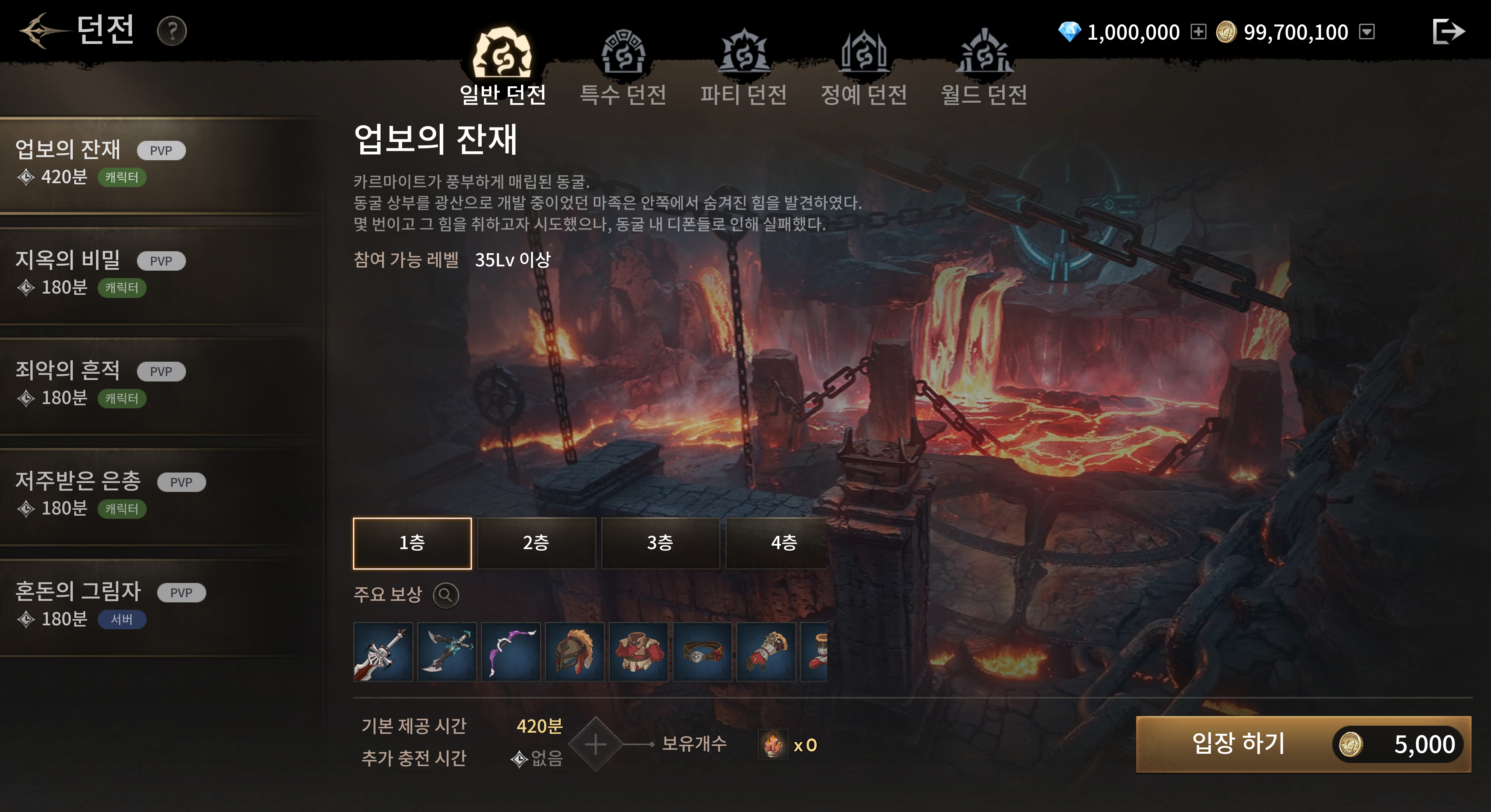This screenshot has height=812, width=1491.
Task: Choose floor 3층
Action: click(x=660, y=543)
